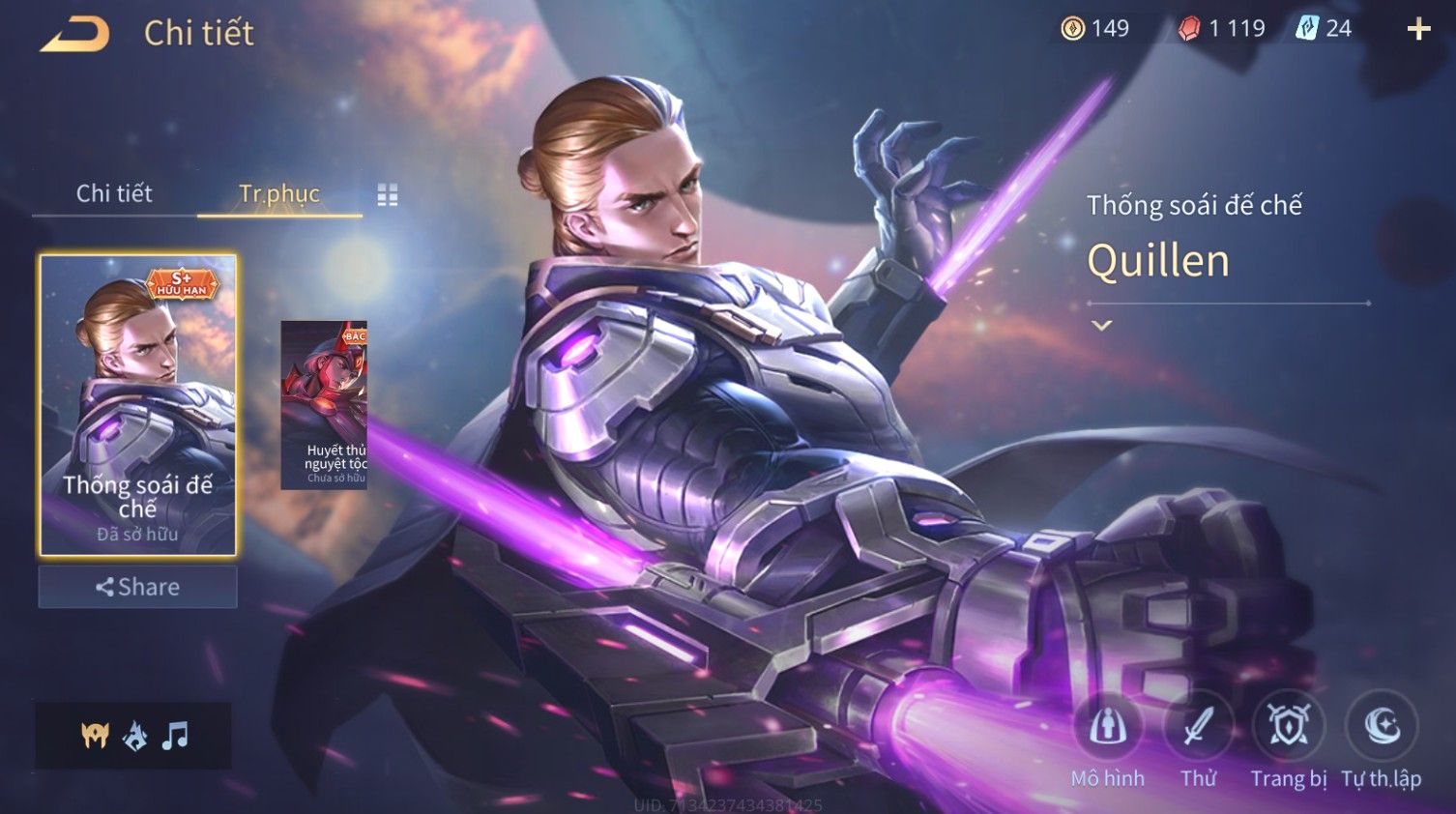This screenshot has width=1456, height=814.
Task: Add more currency with the plus button
Action: 1418,29
